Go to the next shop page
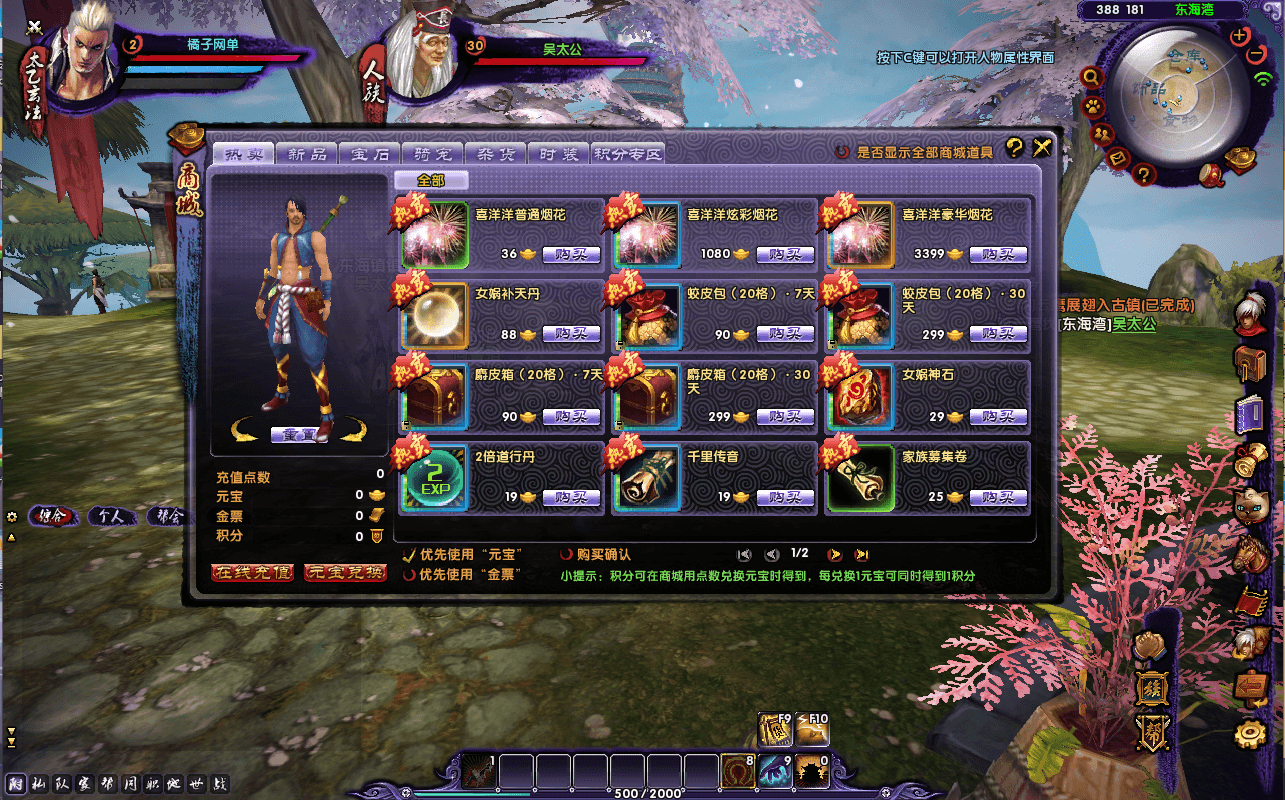This screenshot has height=800, width=1285. tap(834, 555)
